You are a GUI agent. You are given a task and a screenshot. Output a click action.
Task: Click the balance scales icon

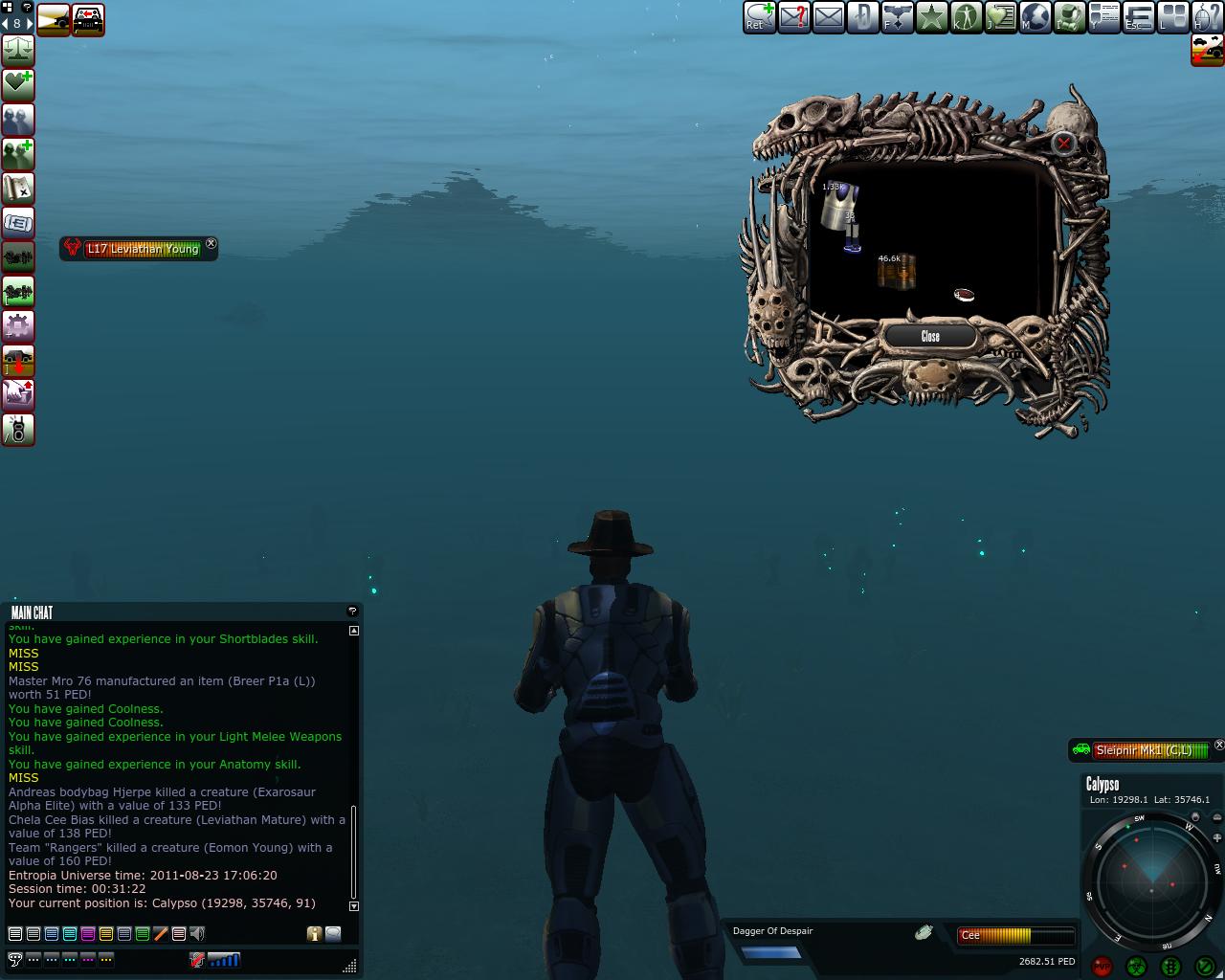point(18,50)
